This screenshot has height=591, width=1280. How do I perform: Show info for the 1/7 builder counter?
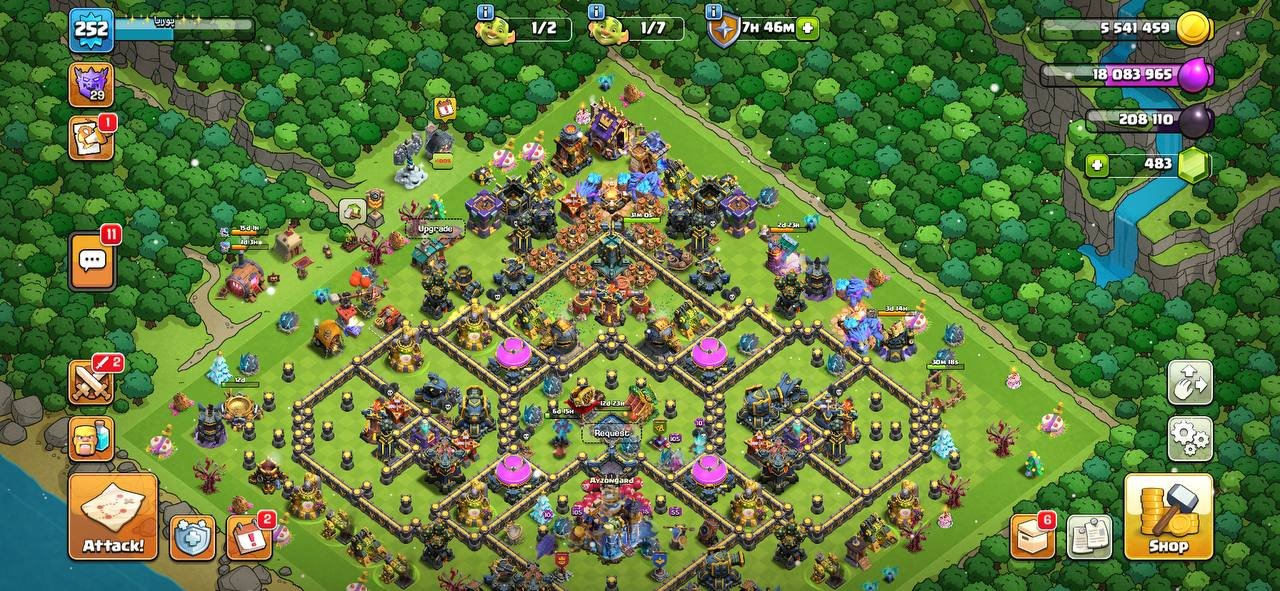point(597,12)
